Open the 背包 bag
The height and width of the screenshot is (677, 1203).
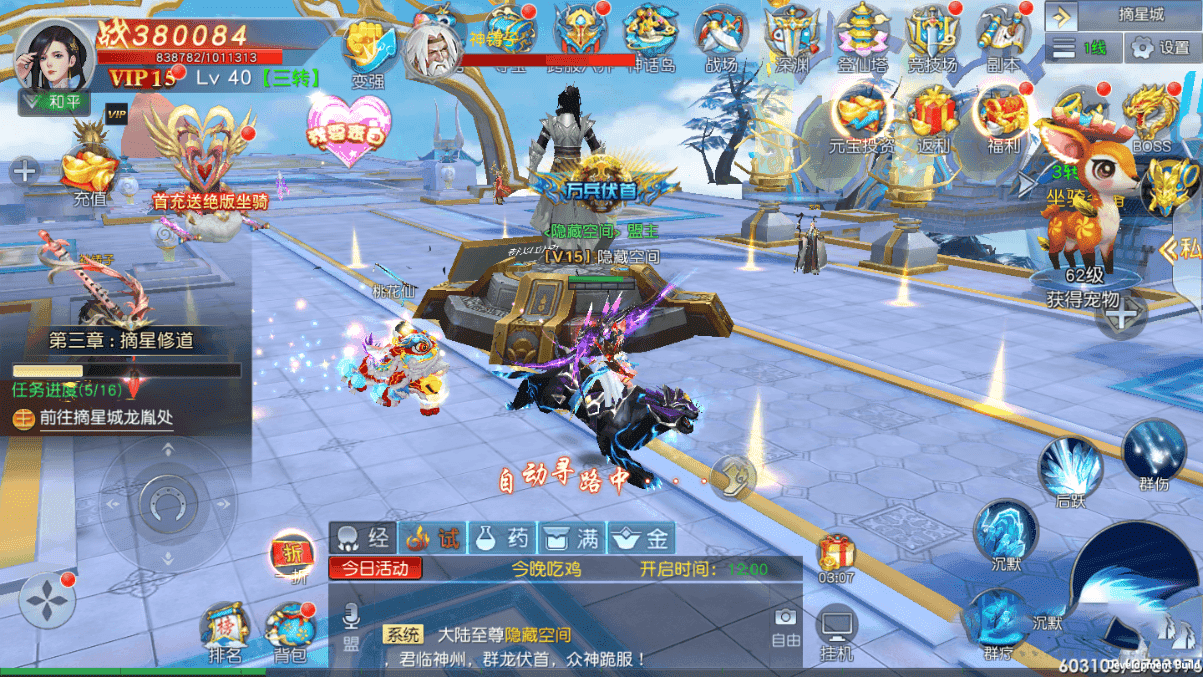click(x=290, y=633)
